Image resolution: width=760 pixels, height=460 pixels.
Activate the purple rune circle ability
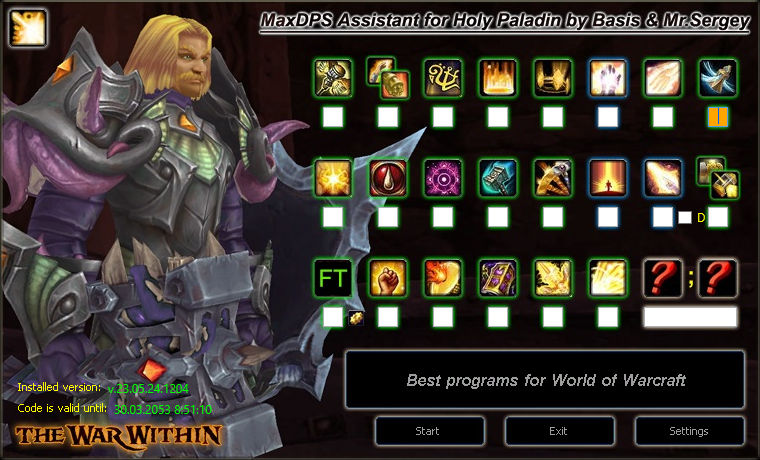click(443, 178)
